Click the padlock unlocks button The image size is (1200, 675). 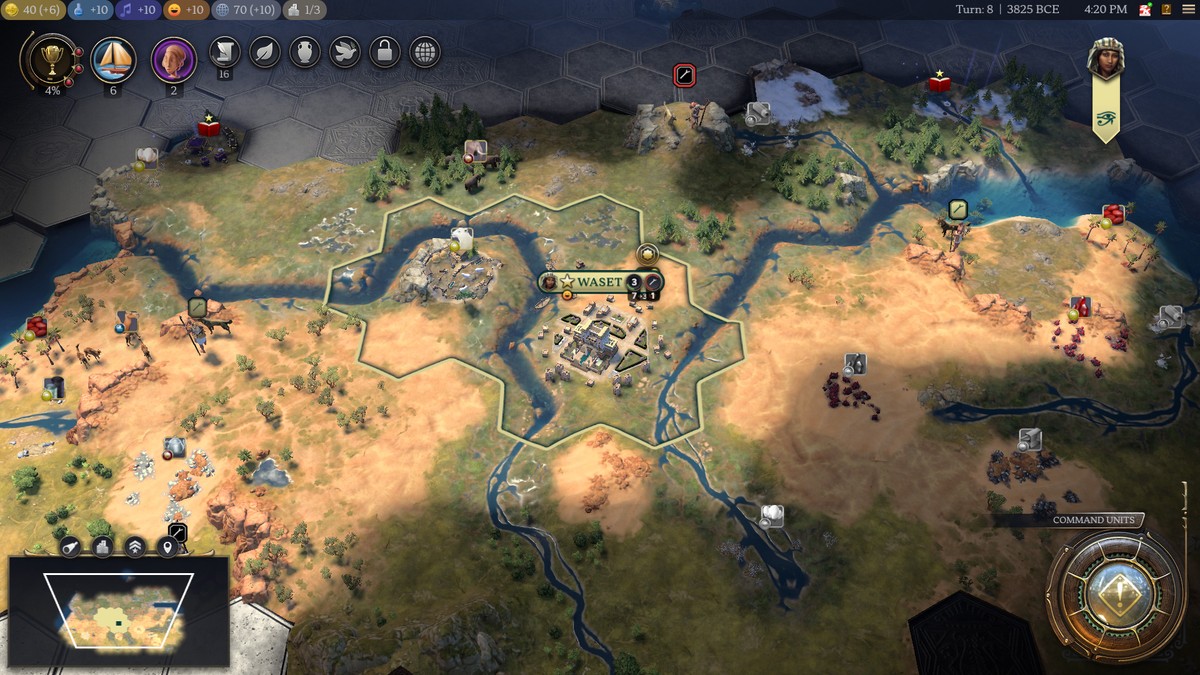pos(384,52)
